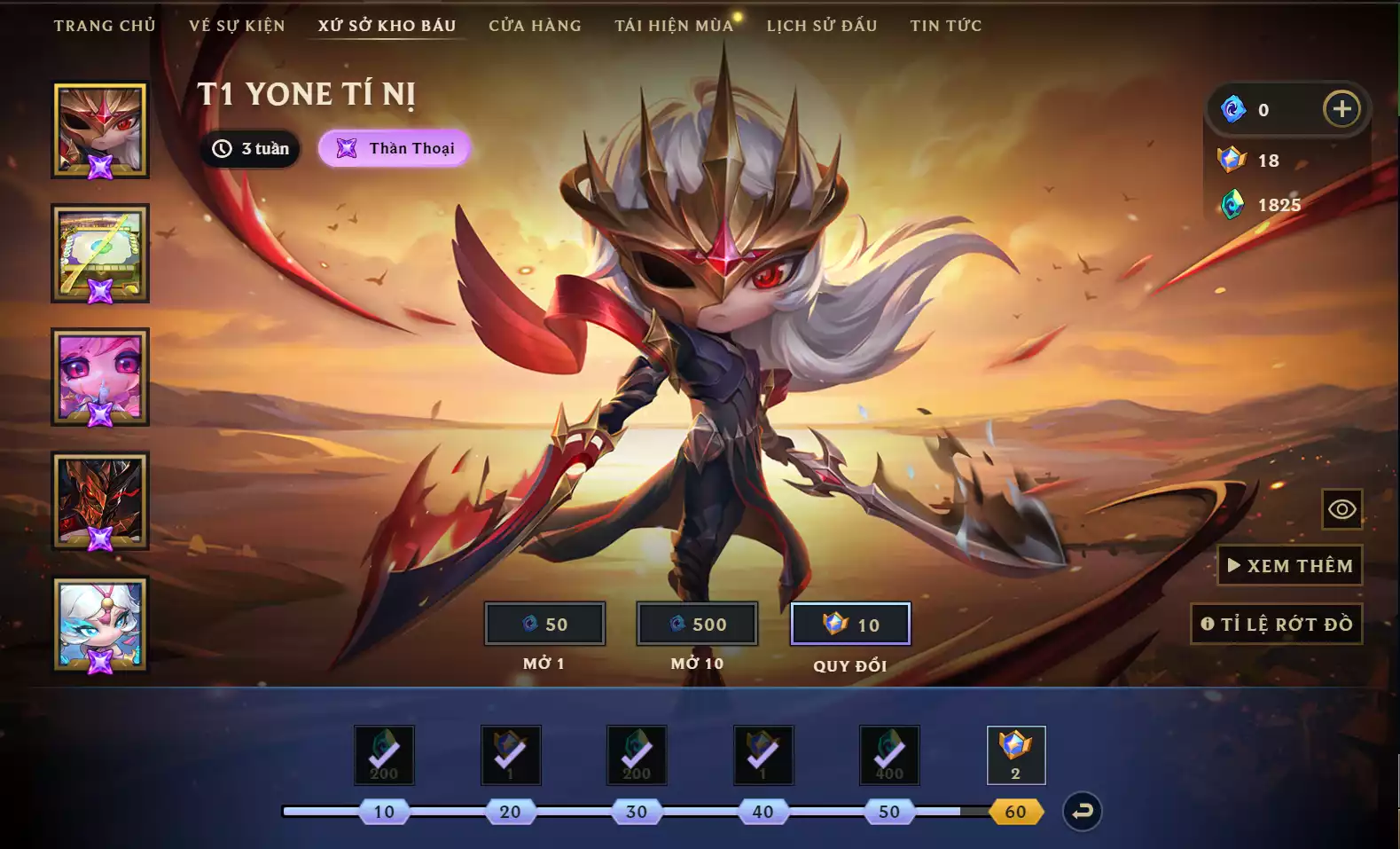Select the eye preview icon on the right

[1341, 509]
